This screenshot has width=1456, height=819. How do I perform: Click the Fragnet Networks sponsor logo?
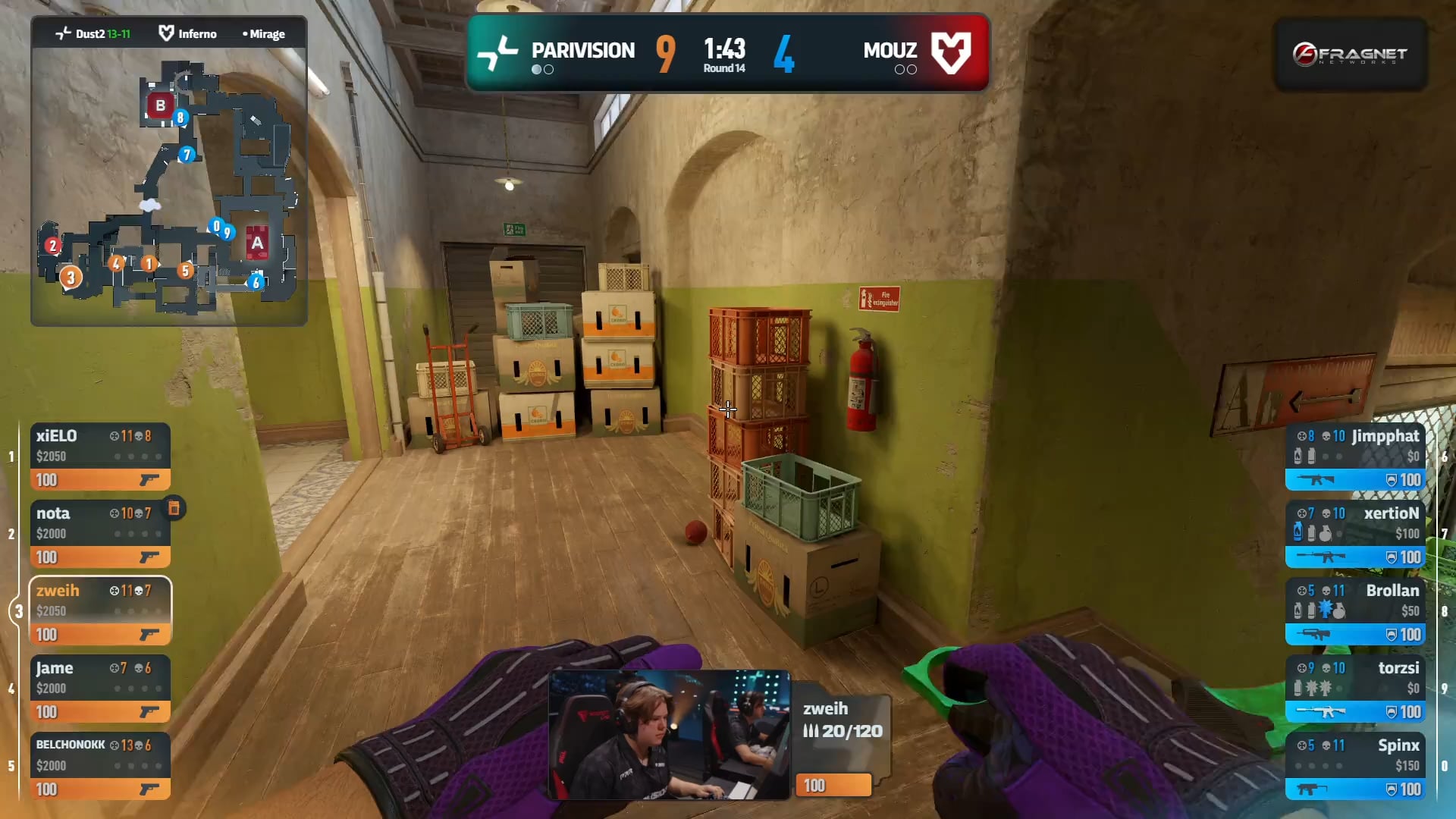(x=1350, y=55)
